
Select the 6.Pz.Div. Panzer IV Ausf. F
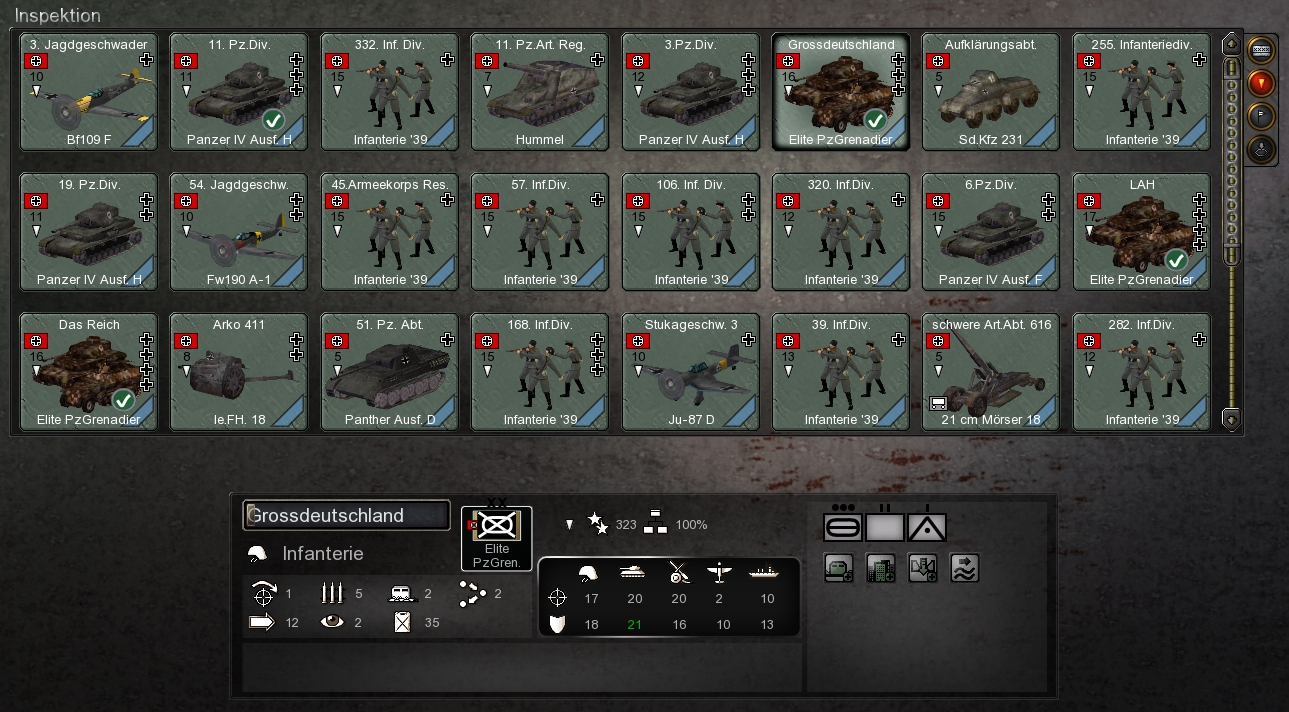pos(991,231)
